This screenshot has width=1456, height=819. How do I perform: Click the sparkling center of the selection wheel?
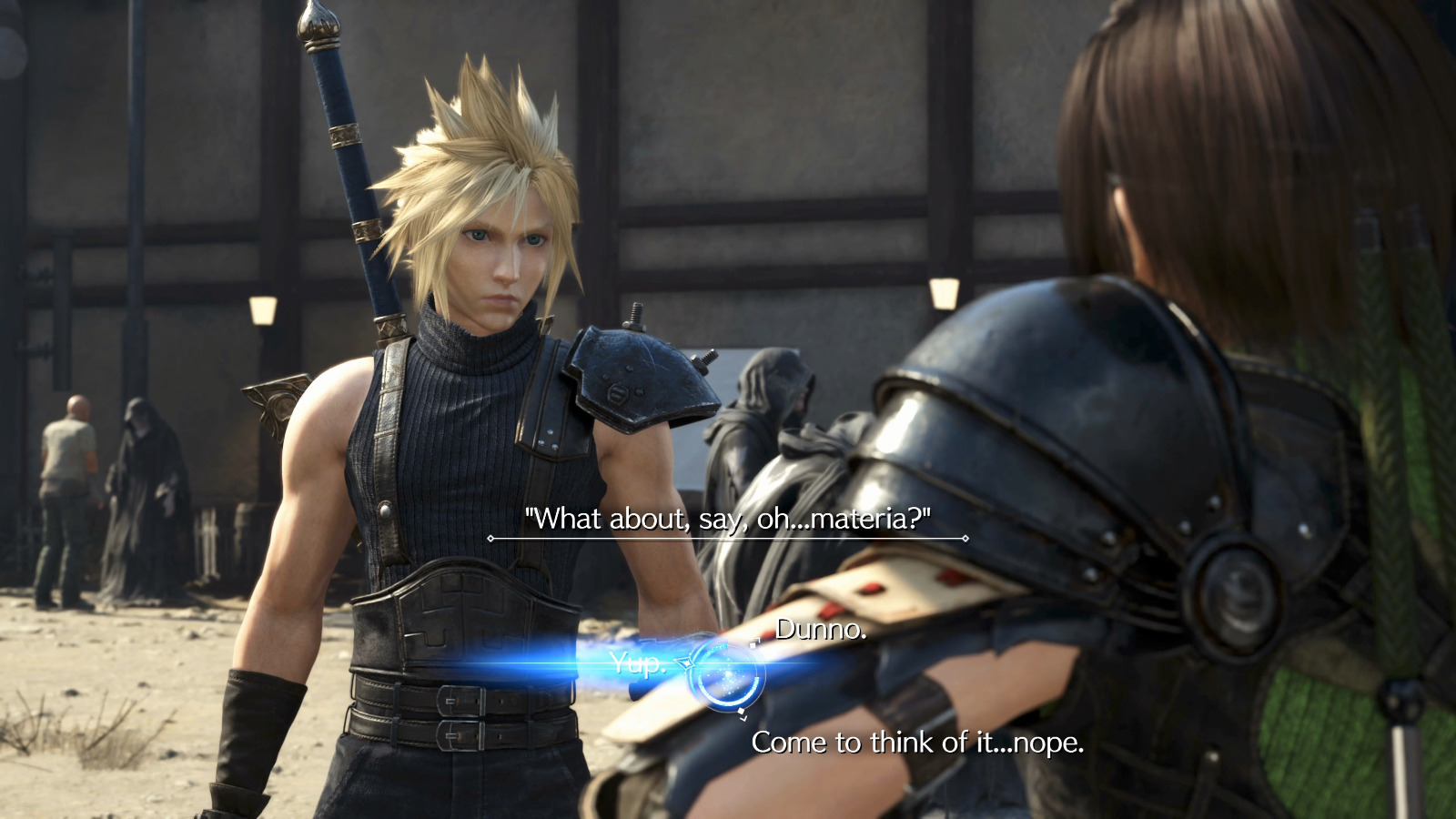point(726,673)
